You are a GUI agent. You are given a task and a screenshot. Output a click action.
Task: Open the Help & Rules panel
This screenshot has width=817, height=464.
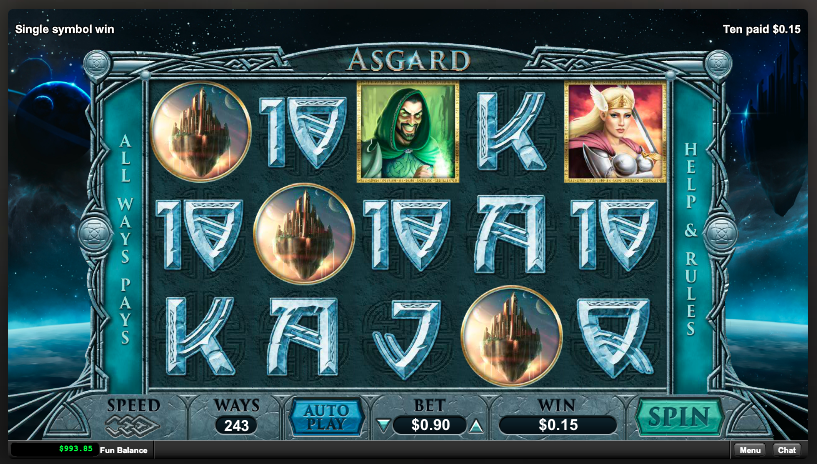(x=691, y=237)
